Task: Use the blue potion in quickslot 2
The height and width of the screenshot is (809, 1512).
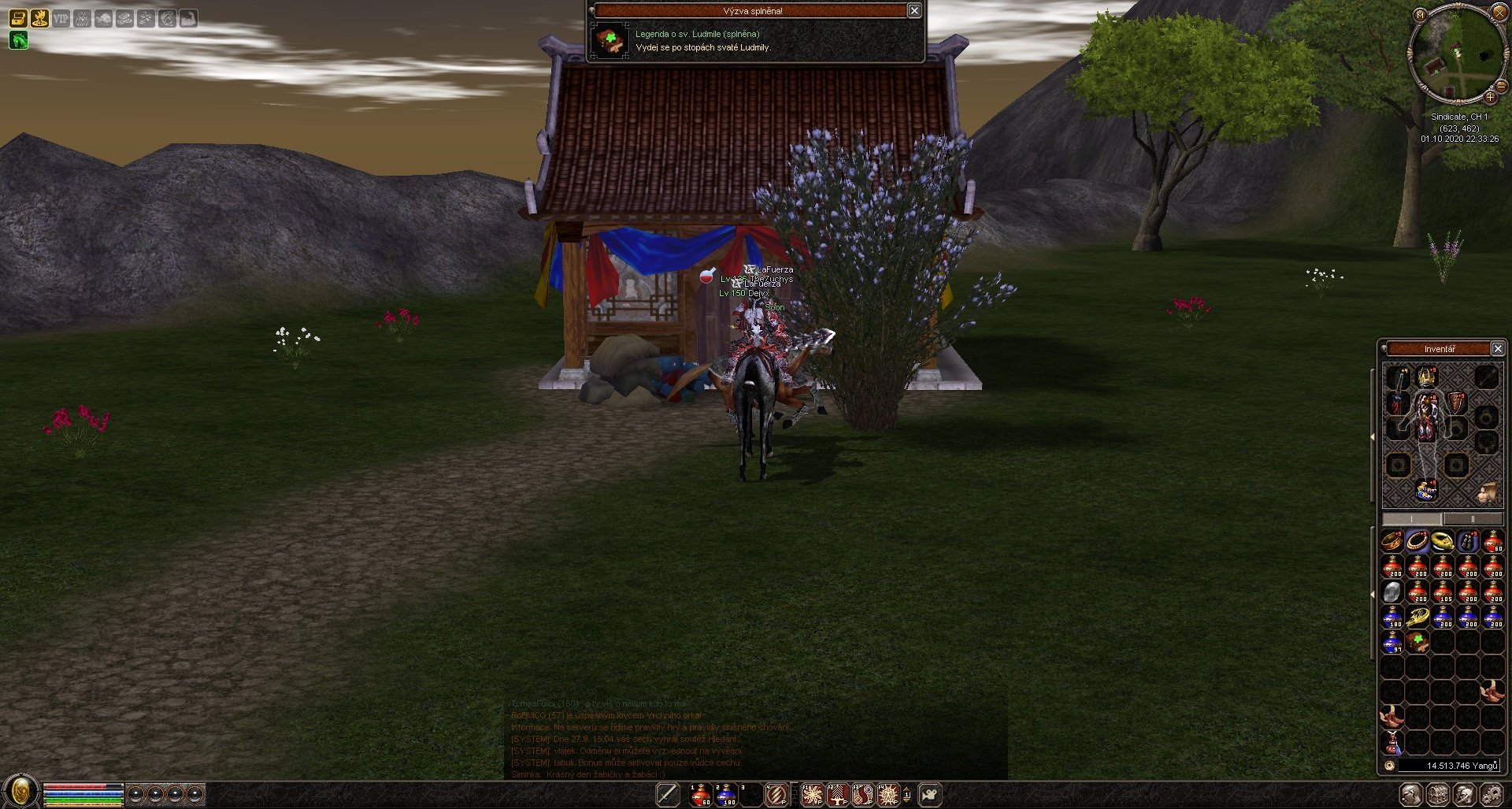Action: pyautogui.click(x=726, y=795)
